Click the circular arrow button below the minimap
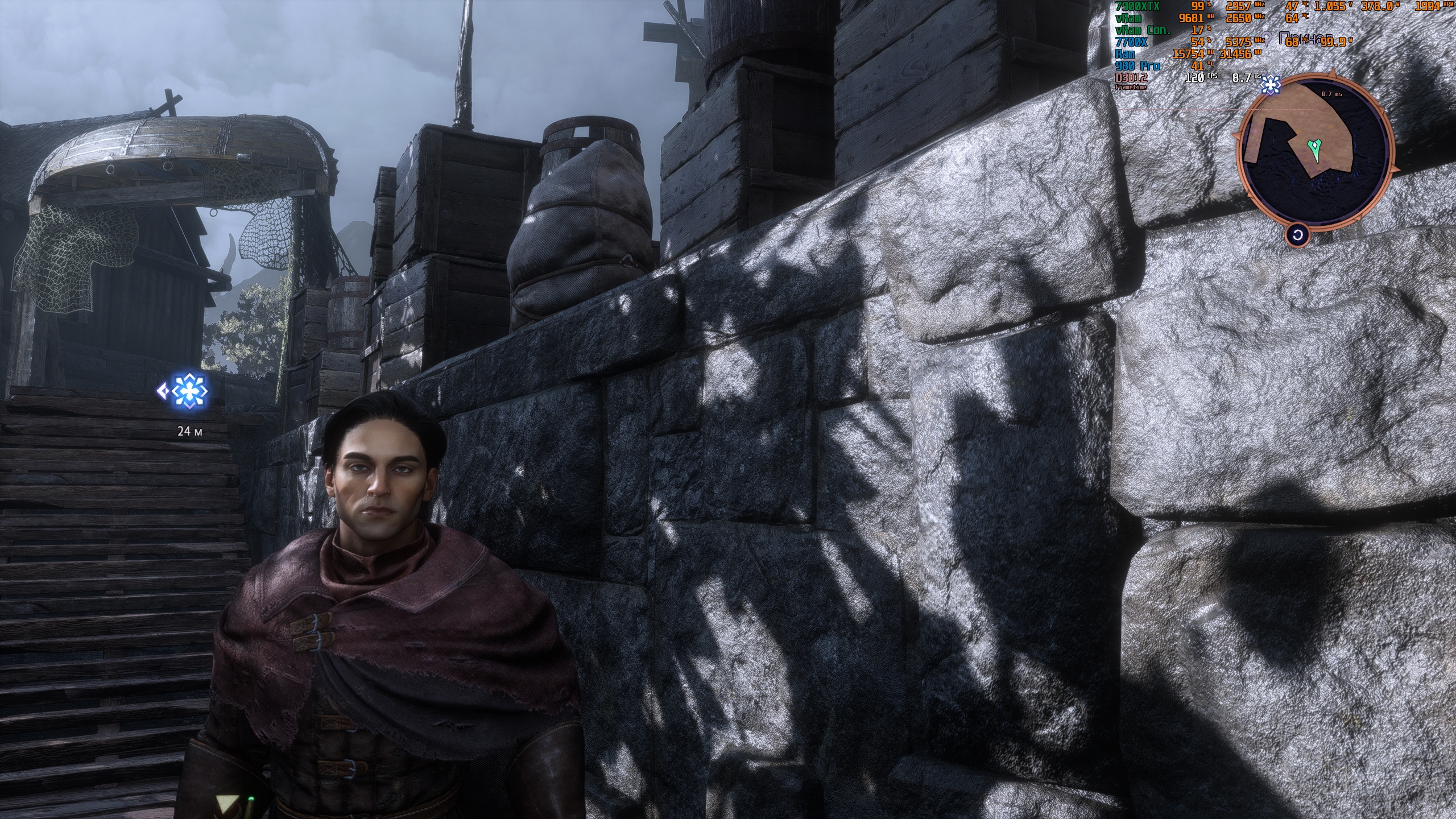The height and width of the screenshot is (819, 1456). (x=1297, y=235)
